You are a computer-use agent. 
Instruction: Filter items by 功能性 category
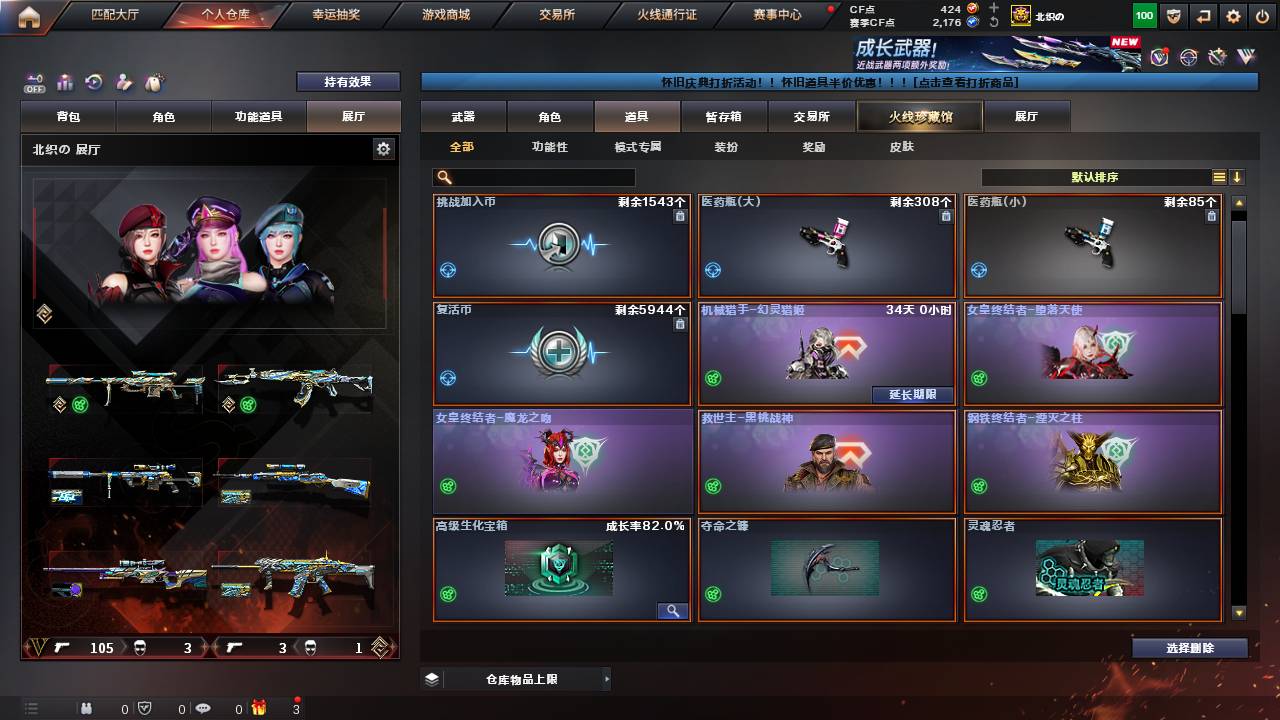(x=549, y=147)
